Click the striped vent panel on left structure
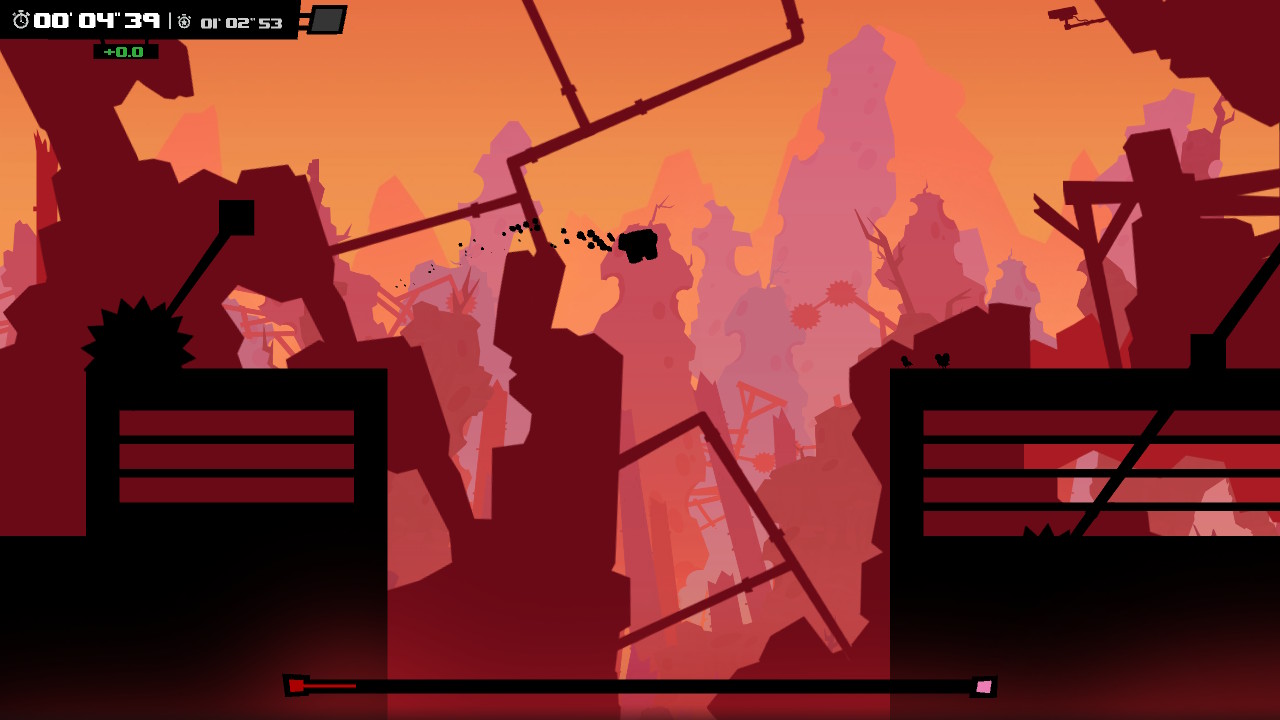 tap(235, 455)
